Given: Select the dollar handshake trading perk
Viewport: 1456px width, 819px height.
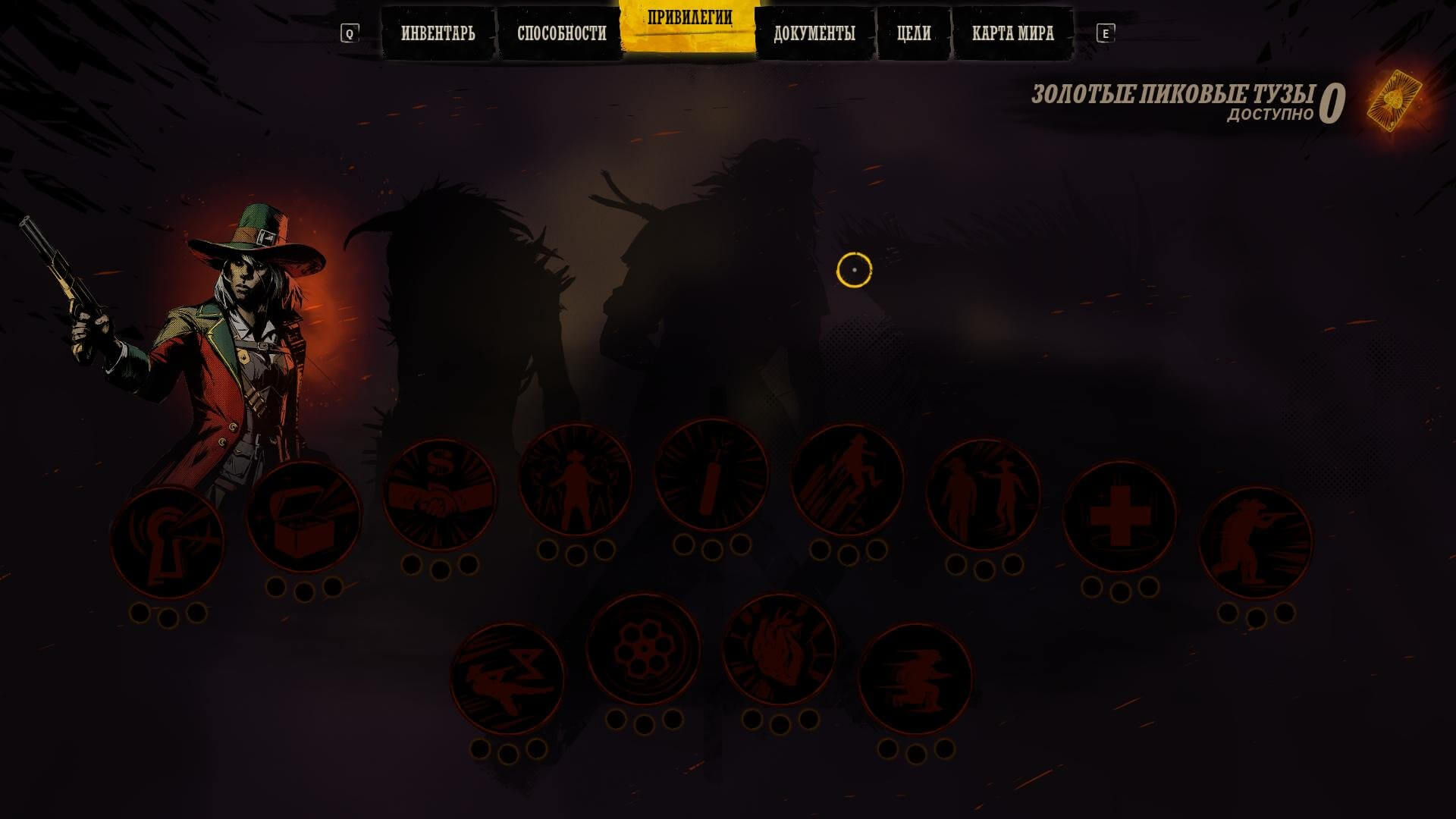Looking at the screenshot, I should tap(440, 494).
